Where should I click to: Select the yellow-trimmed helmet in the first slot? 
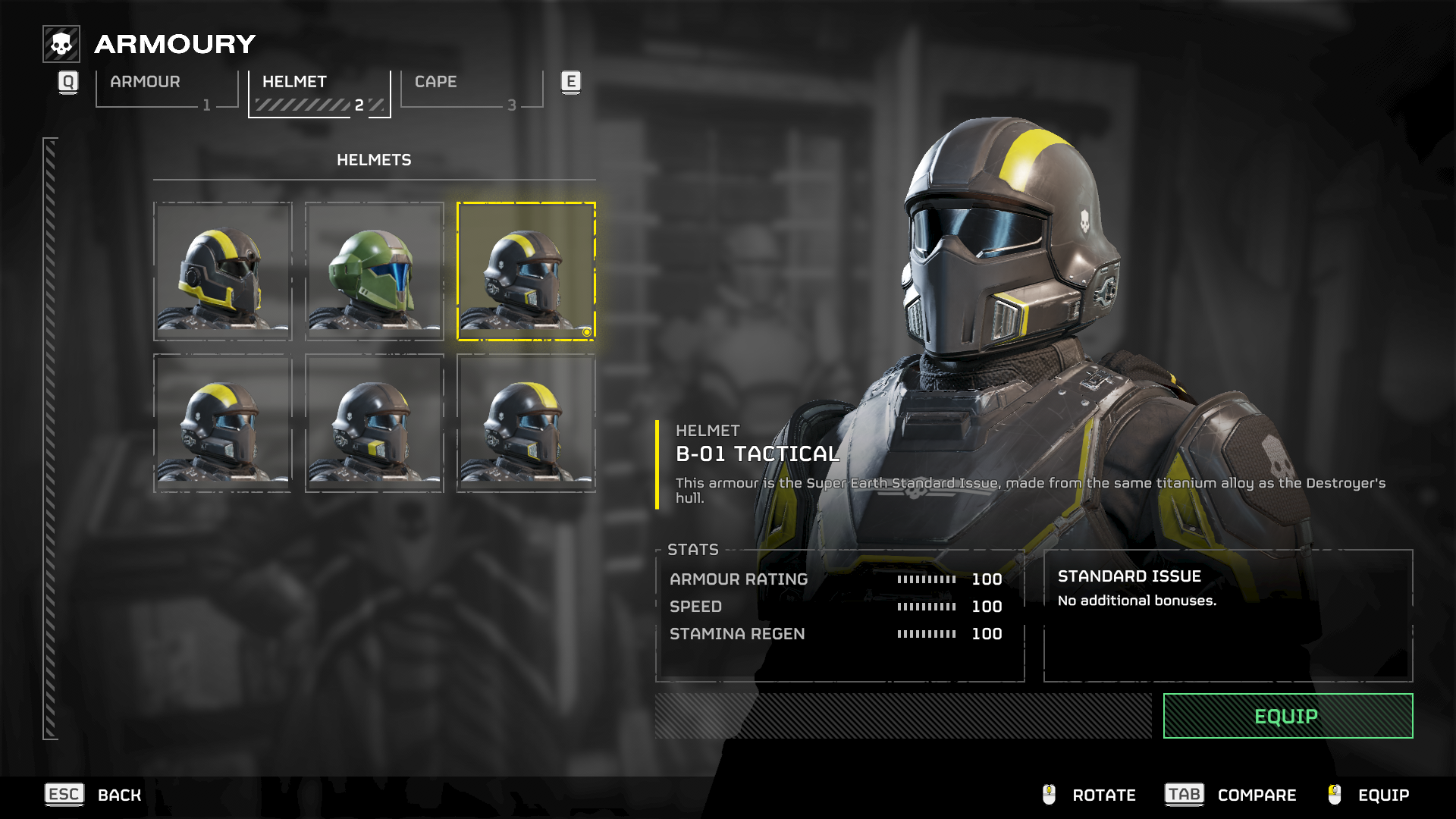click(x=222, y=271)
